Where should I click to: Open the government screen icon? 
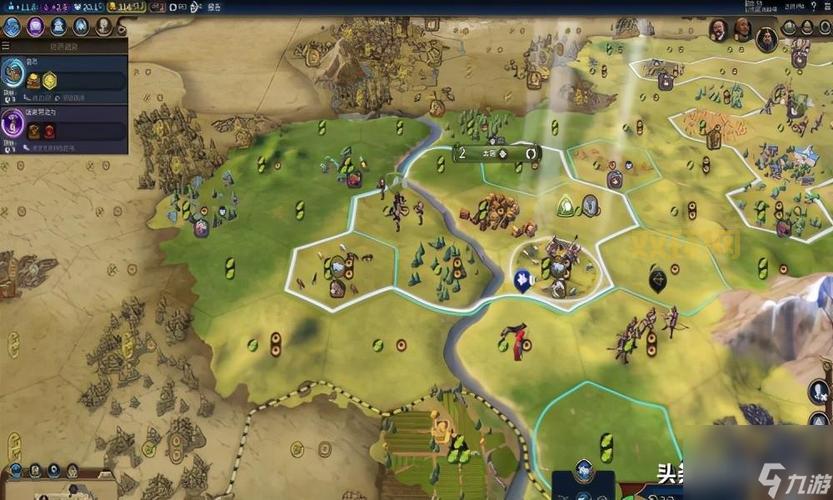[x=57, y=27]
